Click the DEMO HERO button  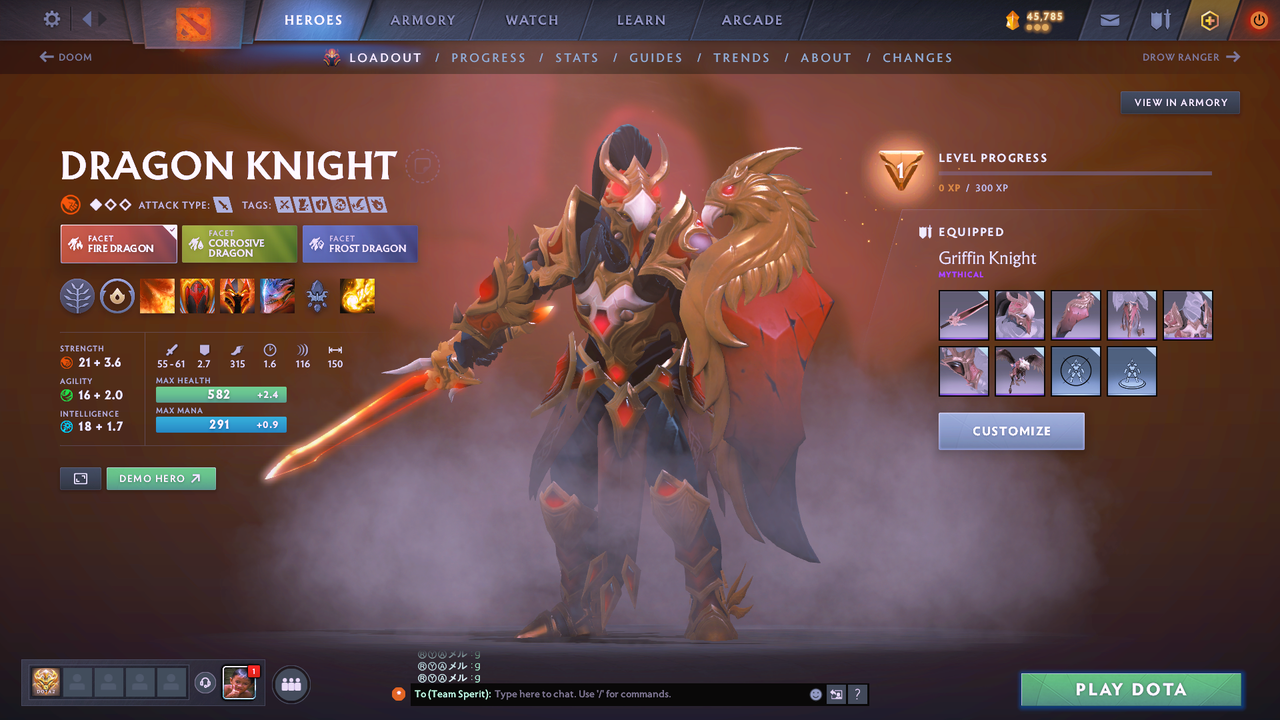click(161, 478)
